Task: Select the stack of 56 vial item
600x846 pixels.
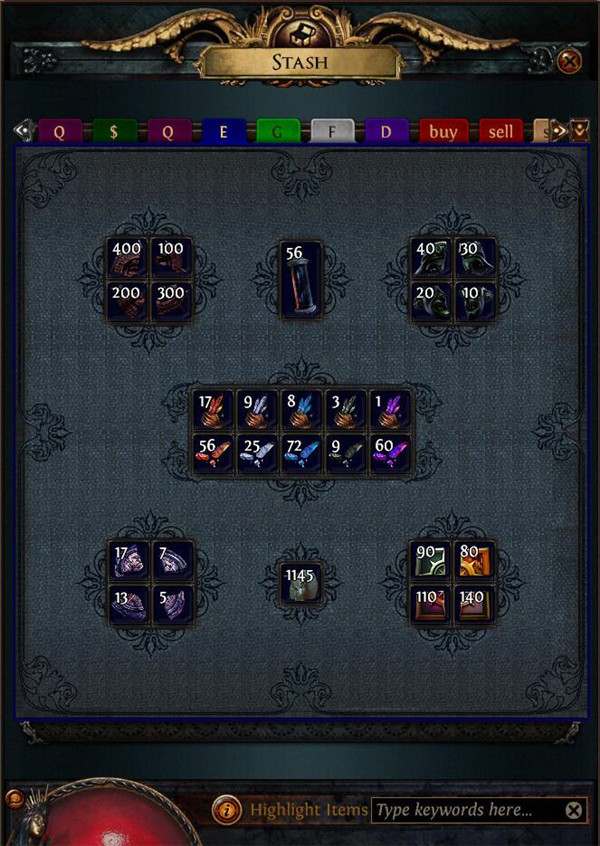Action: (301, 280)
